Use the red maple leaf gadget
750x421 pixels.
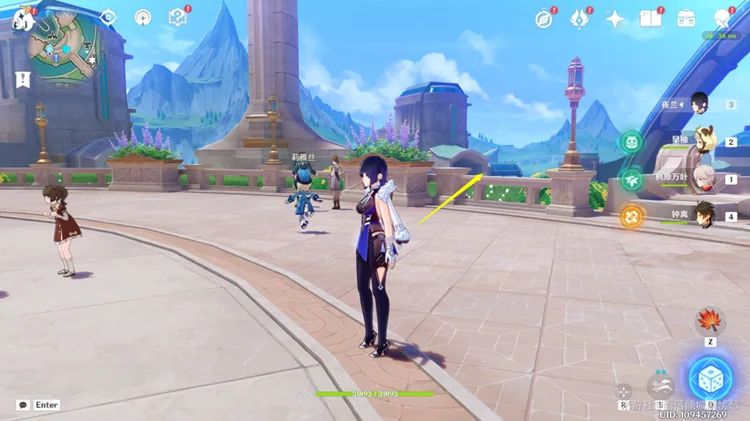[x=710, y=321]
